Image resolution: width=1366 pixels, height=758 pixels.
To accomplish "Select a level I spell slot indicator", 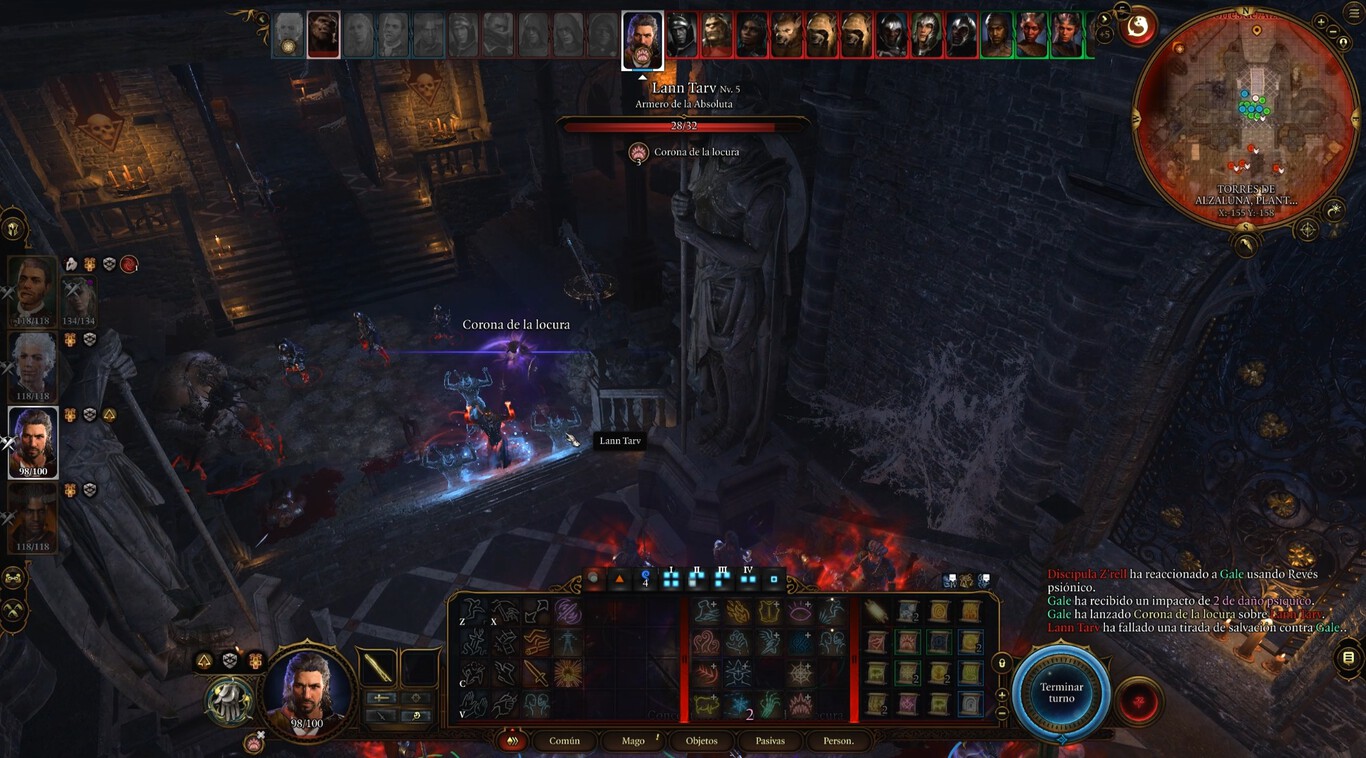I will (x=671, y=578).
